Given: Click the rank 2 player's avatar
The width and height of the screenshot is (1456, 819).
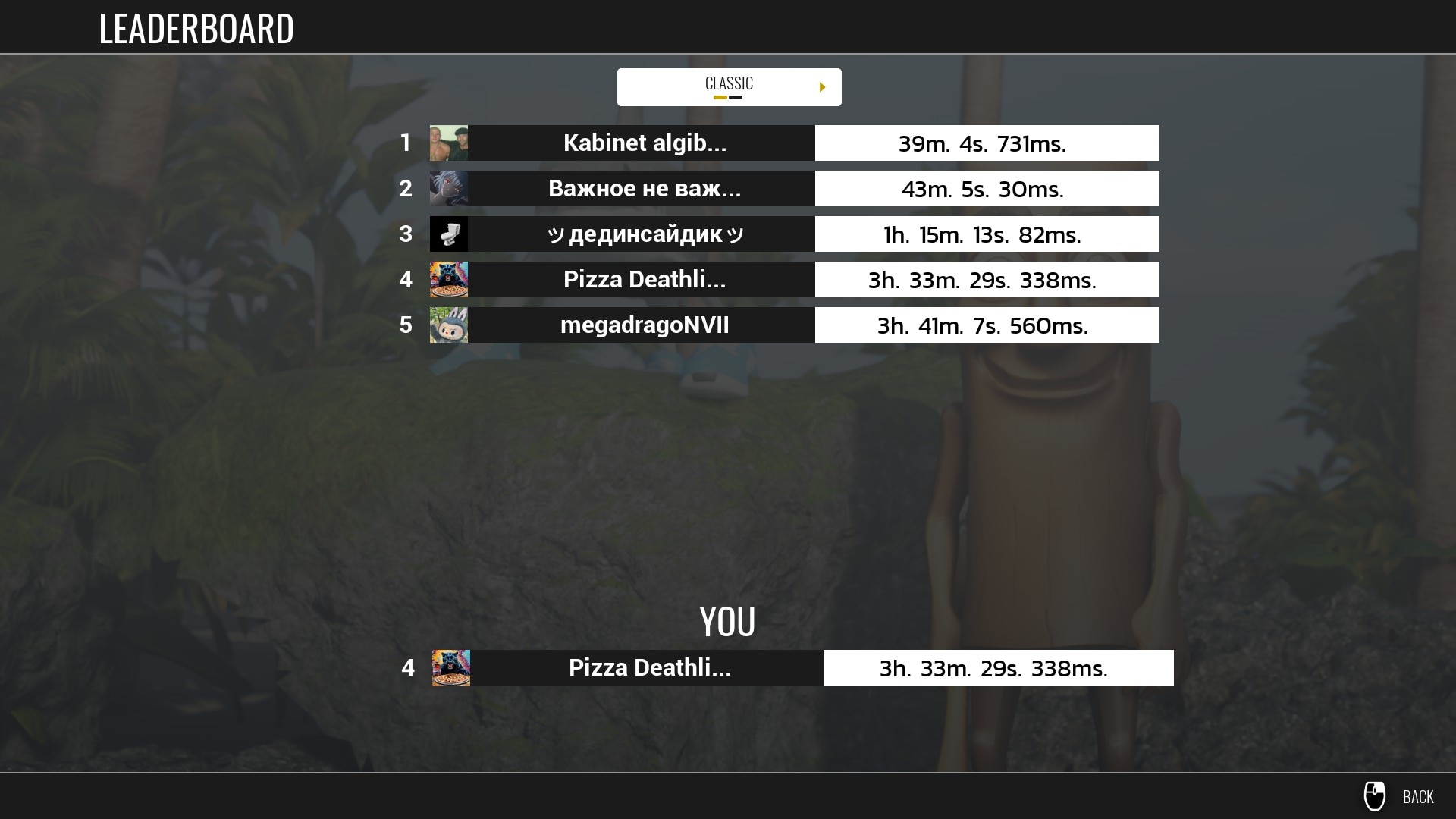Looking at the screenshot, I should [449, 189].
